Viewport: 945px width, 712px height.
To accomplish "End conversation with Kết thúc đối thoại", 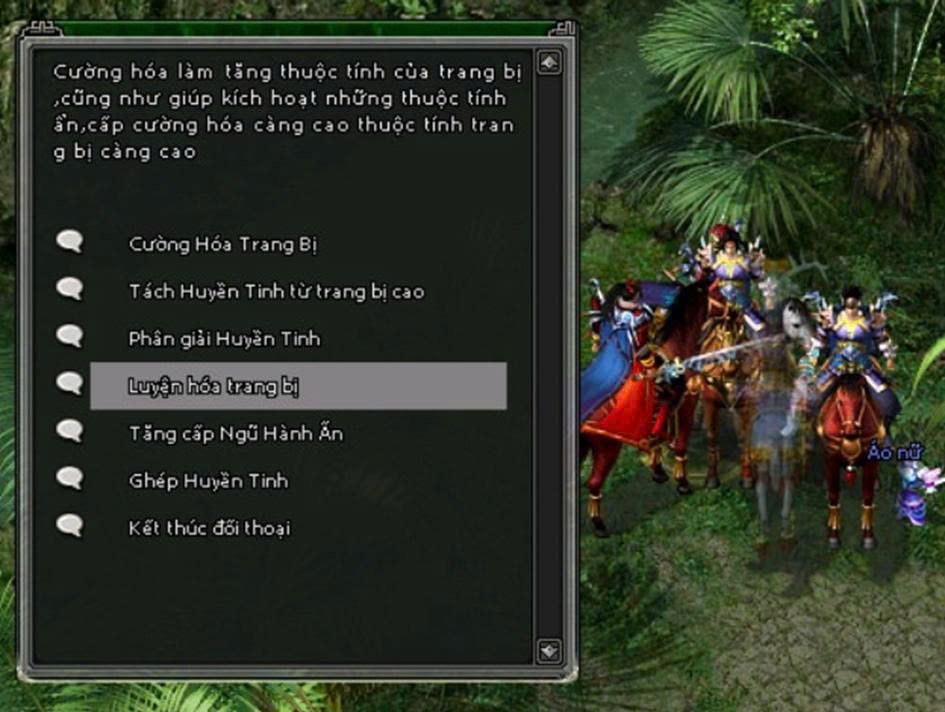I will point(209,528).
